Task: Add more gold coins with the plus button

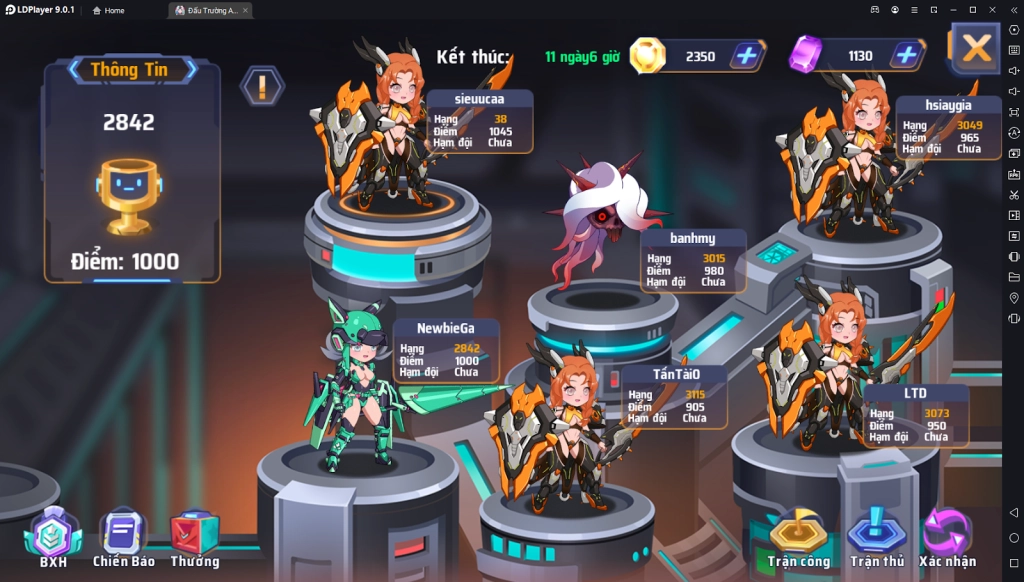Action: 746,56
